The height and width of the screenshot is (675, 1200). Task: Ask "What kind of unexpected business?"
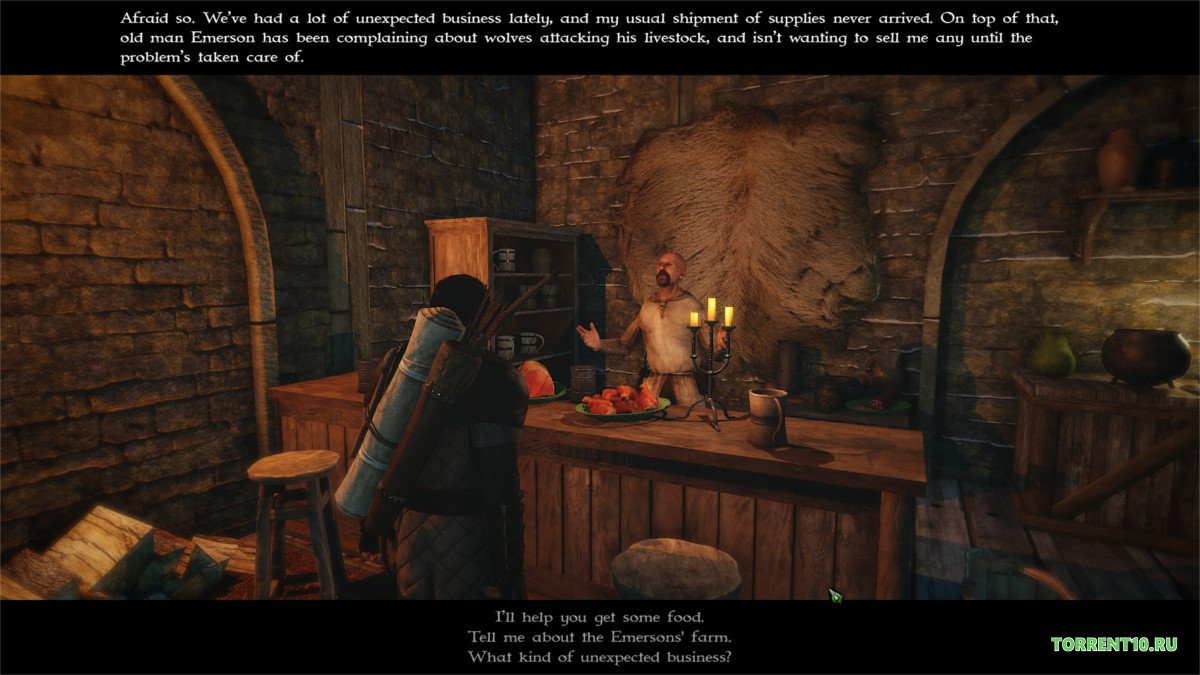(x=599, y=657)
